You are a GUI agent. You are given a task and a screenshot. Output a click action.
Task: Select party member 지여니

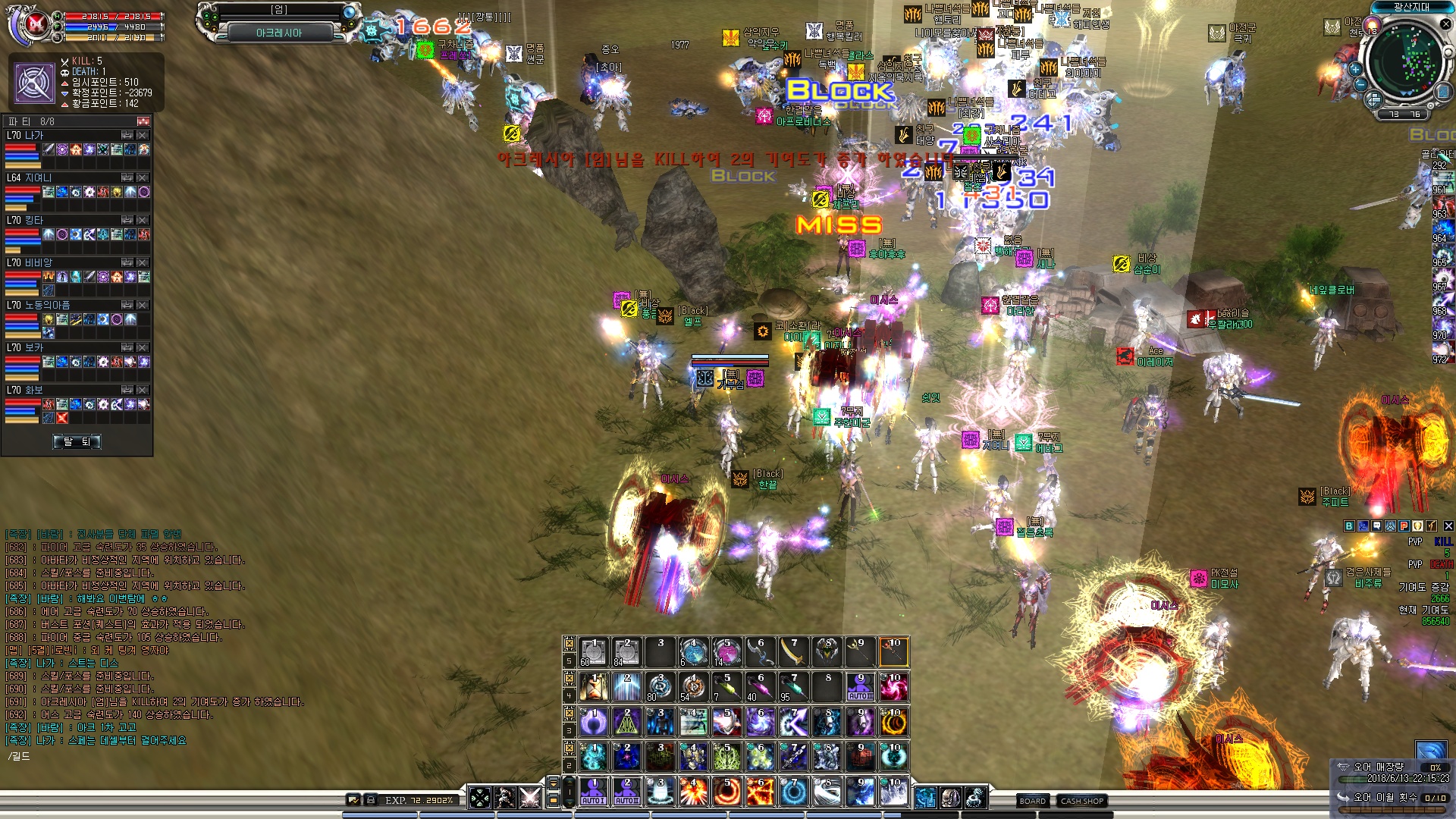38,178
